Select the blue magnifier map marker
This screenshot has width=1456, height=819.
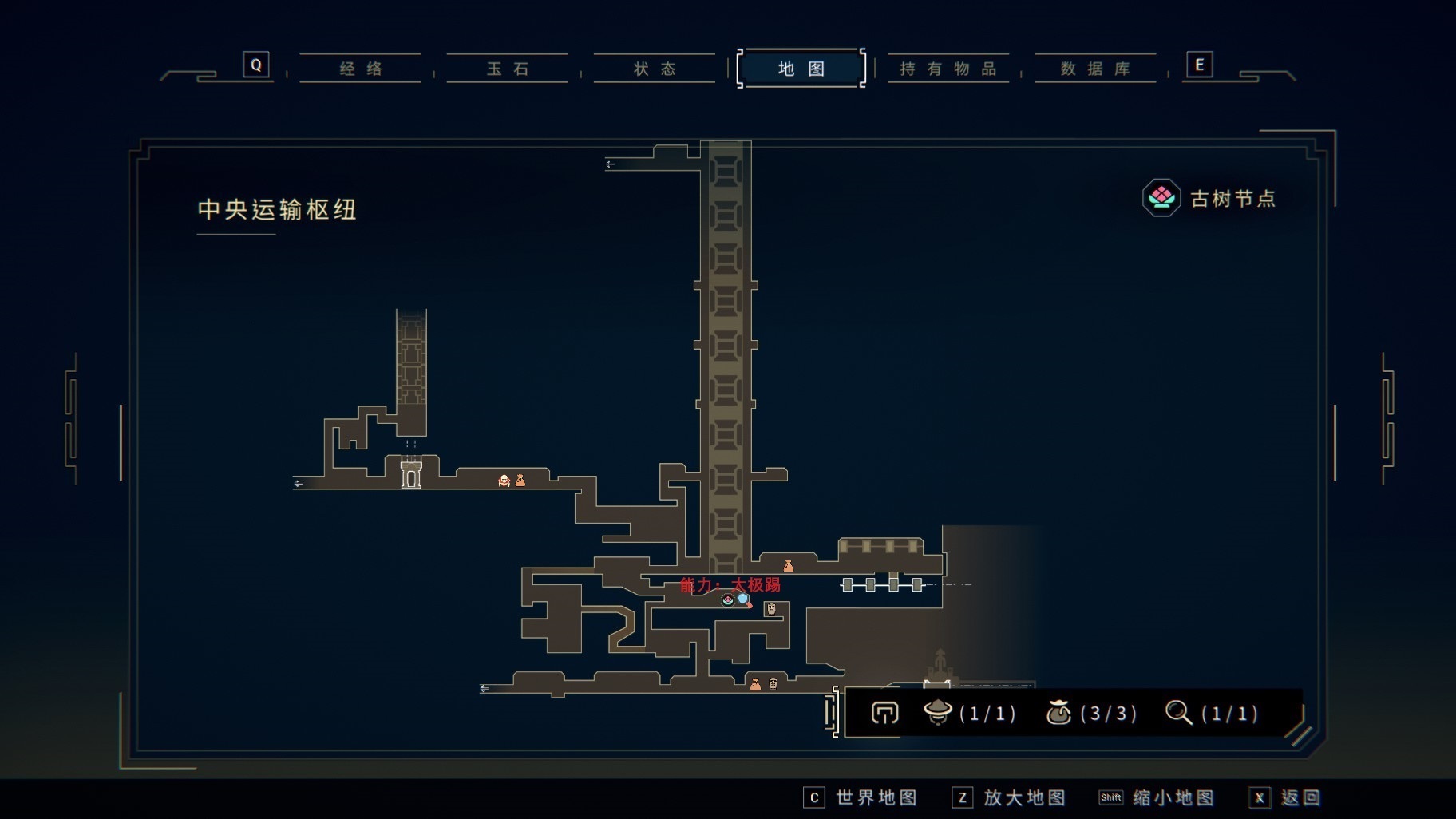point(744,600)
